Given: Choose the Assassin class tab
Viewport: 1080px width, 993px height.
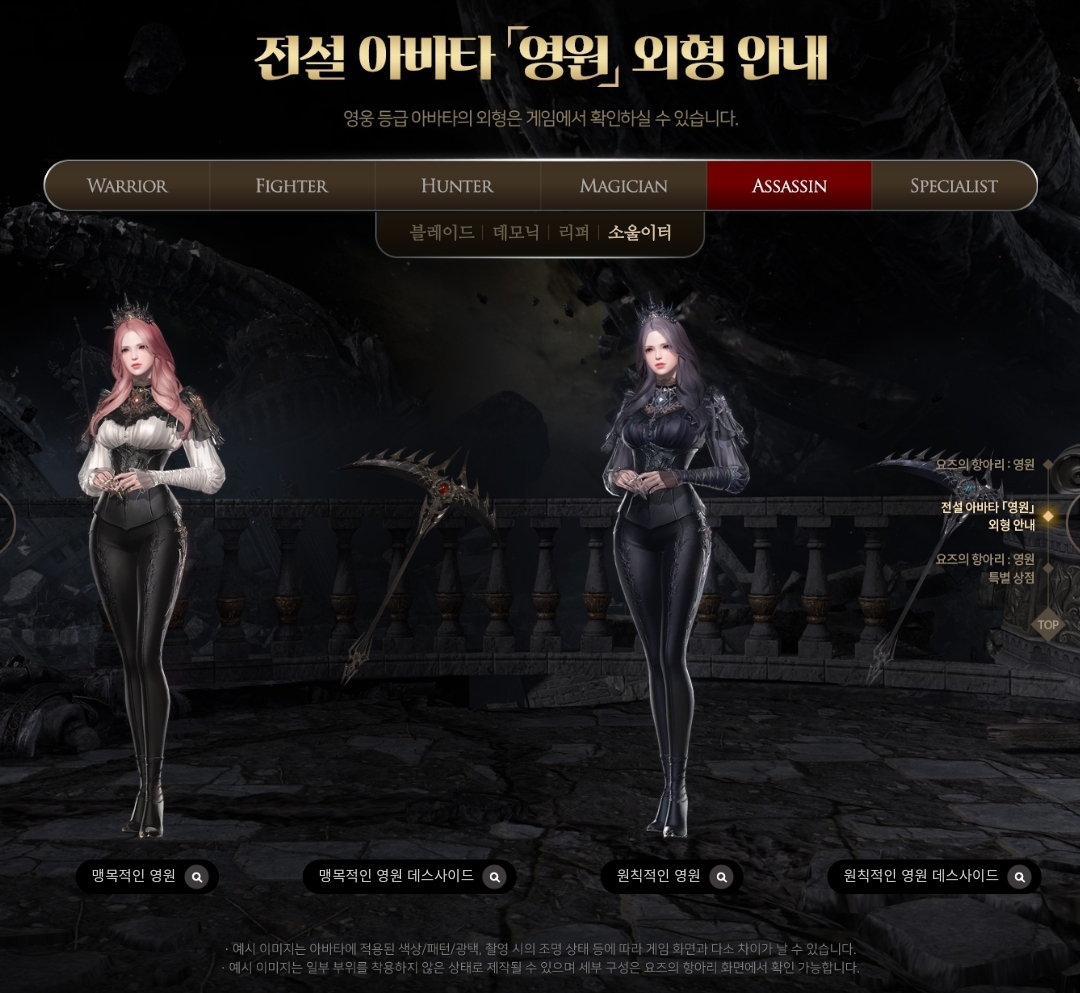Looking at the screenshot, I should click(x=789, y=186).
